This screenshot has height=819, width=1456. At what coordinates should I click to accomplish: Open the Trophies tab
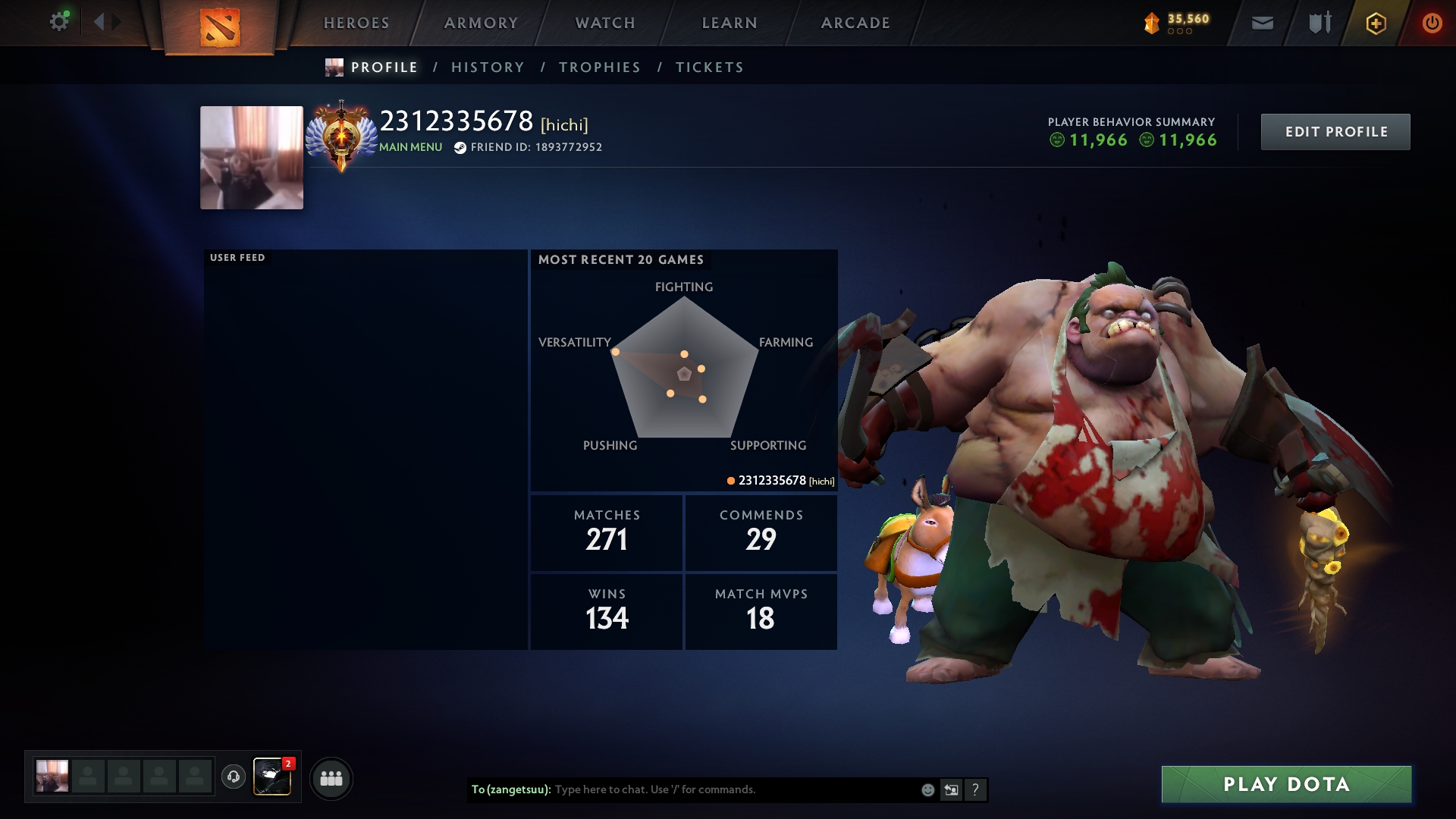coord(600,67)
